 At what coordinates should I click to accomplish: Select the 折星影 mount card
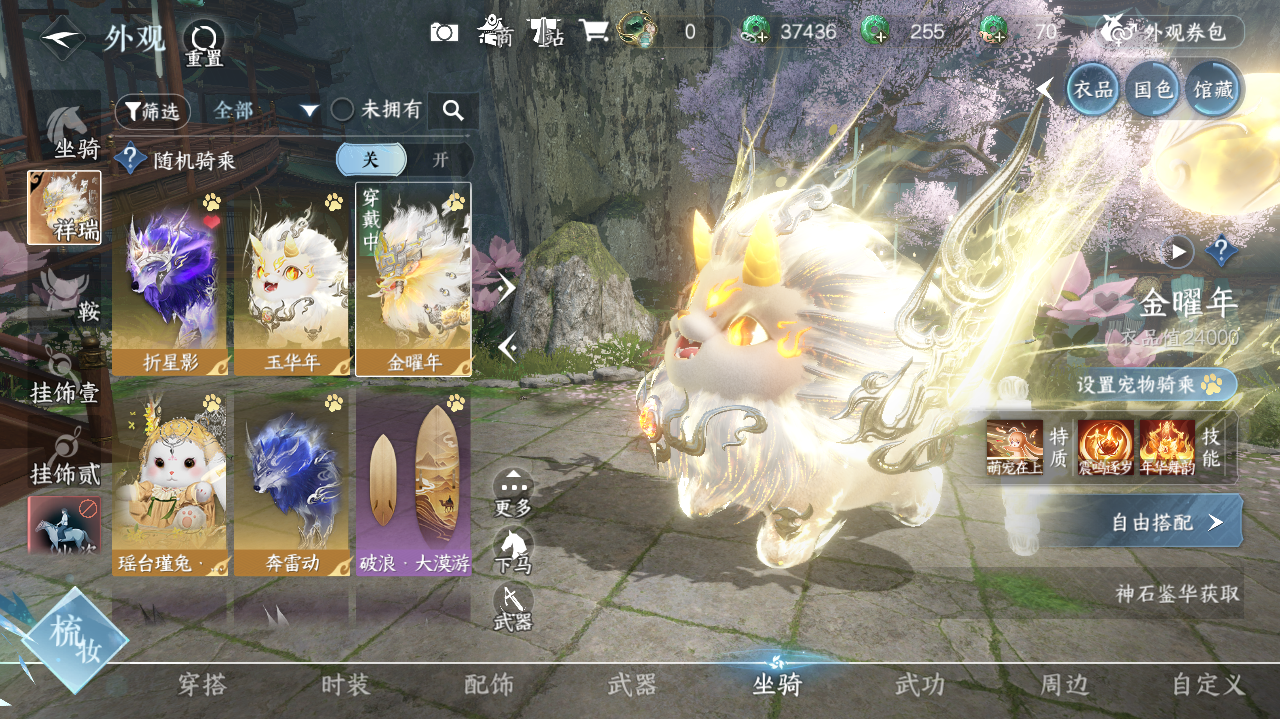tap(169, 280)
